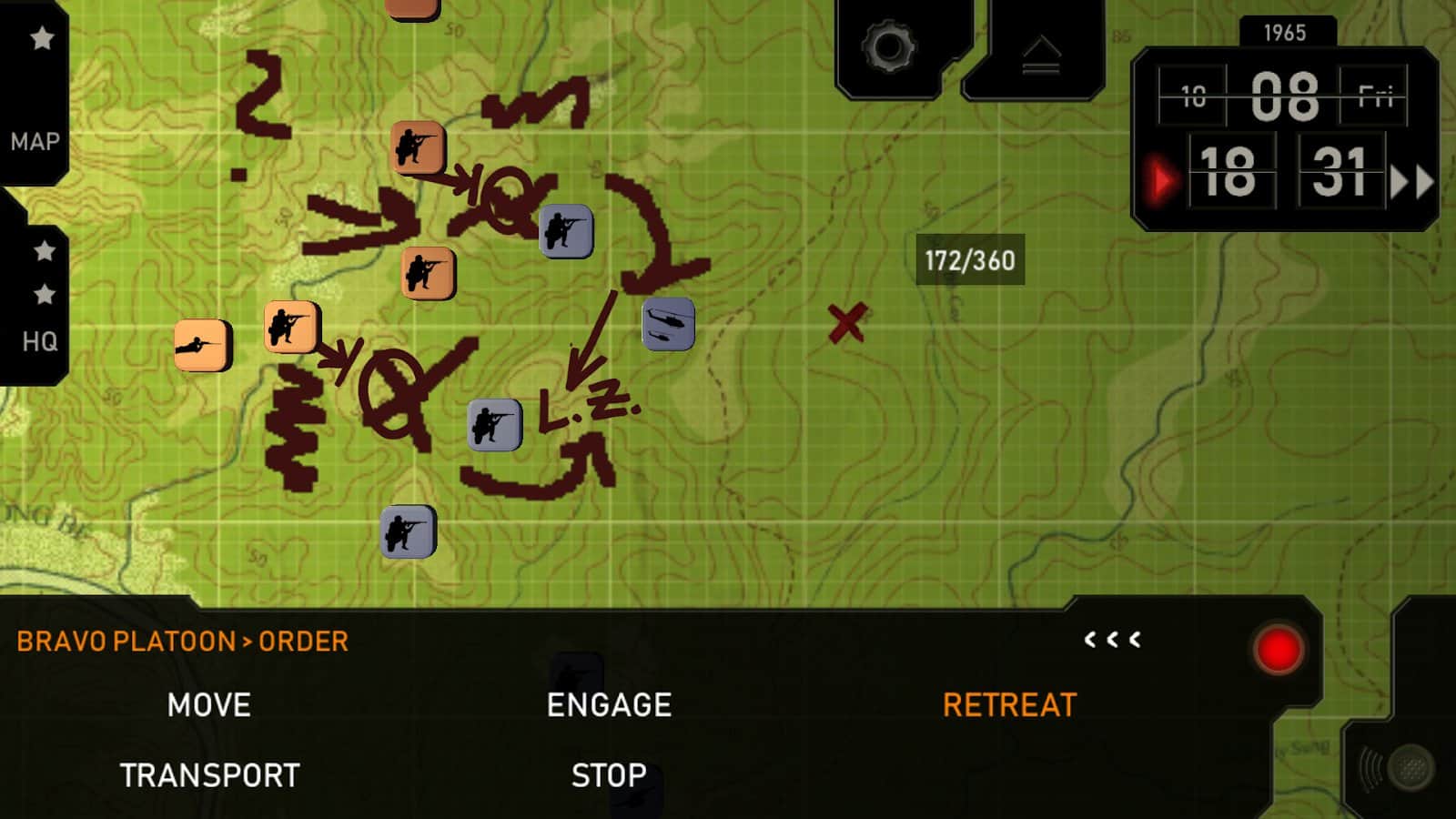Select the prone sniper unit marker
Viewport: 1456px width, 819px height.
tap(202, 345)
